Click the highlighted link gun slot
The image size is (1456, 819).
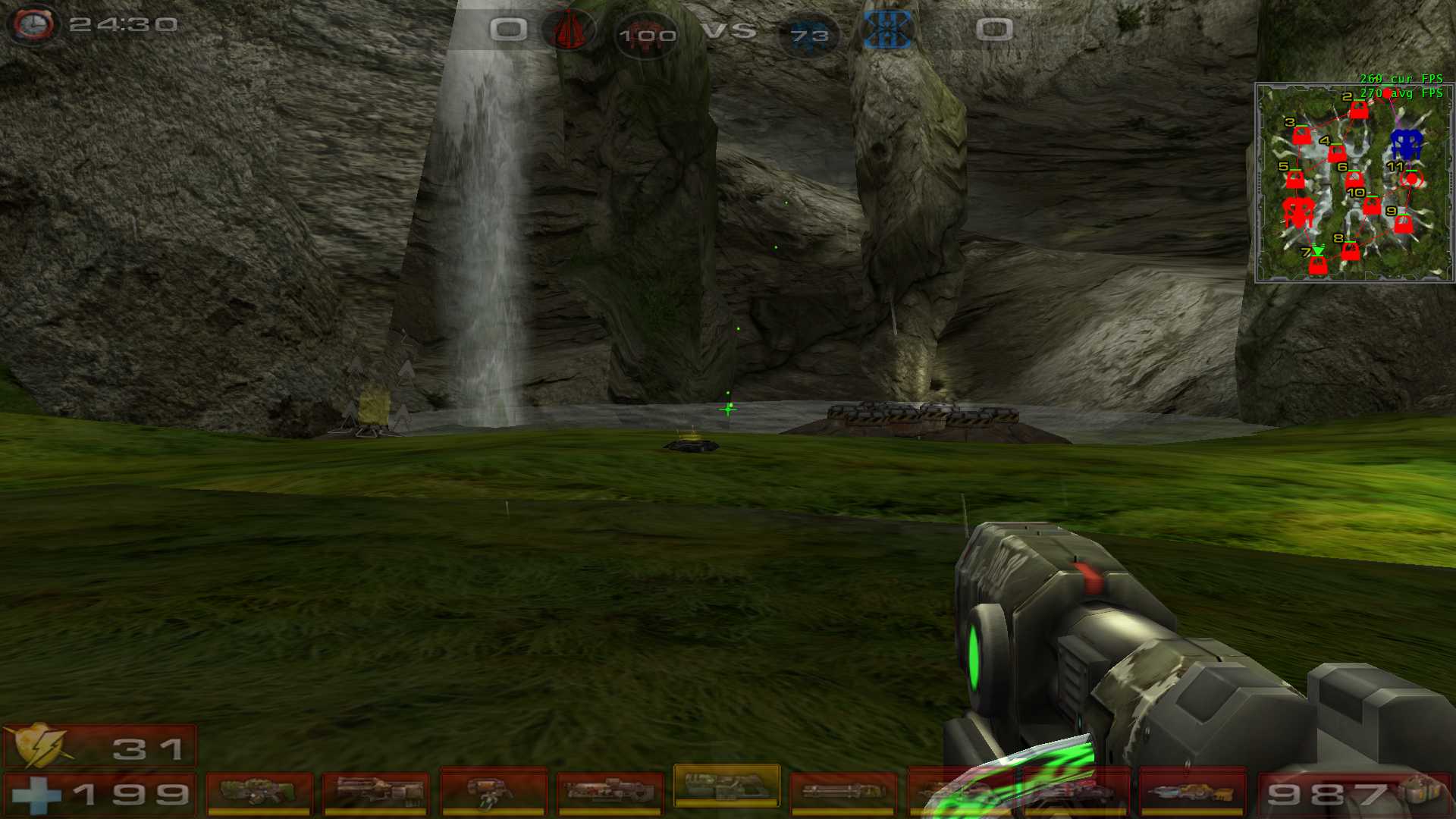(726, 786)
